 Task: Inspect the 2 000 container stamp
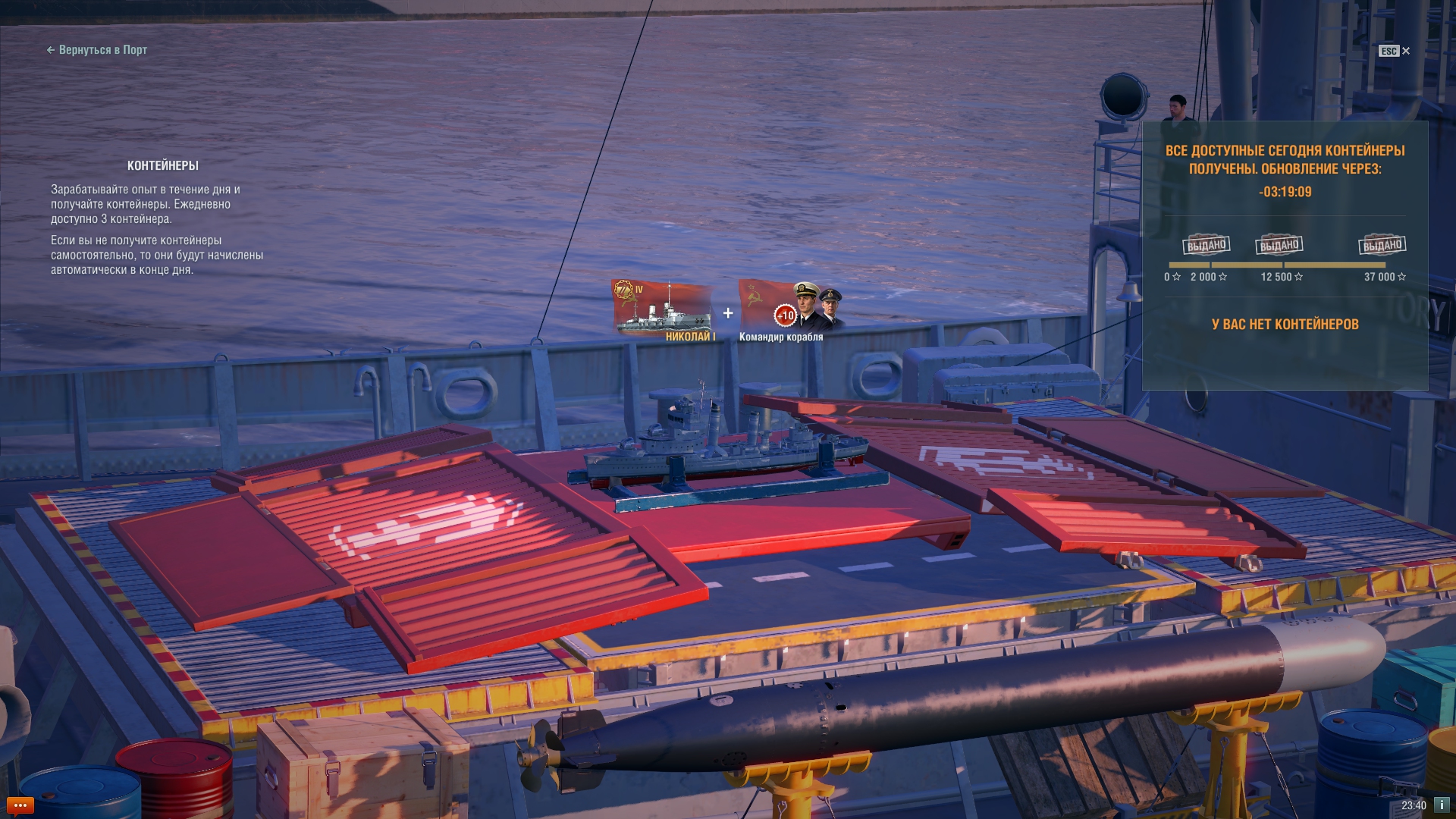(x=1207, y=245)
